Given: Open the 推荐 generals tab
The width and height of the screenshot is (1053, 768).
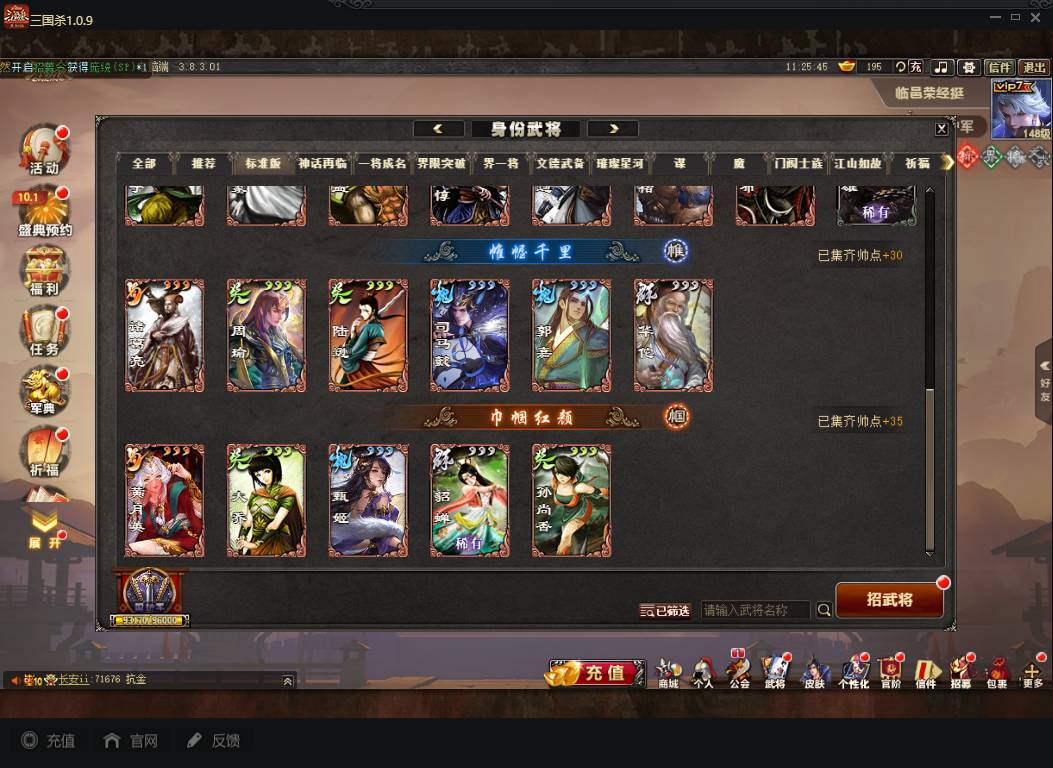Looking at the screenshot, I should pyautogui.click(x=203, y=163).
